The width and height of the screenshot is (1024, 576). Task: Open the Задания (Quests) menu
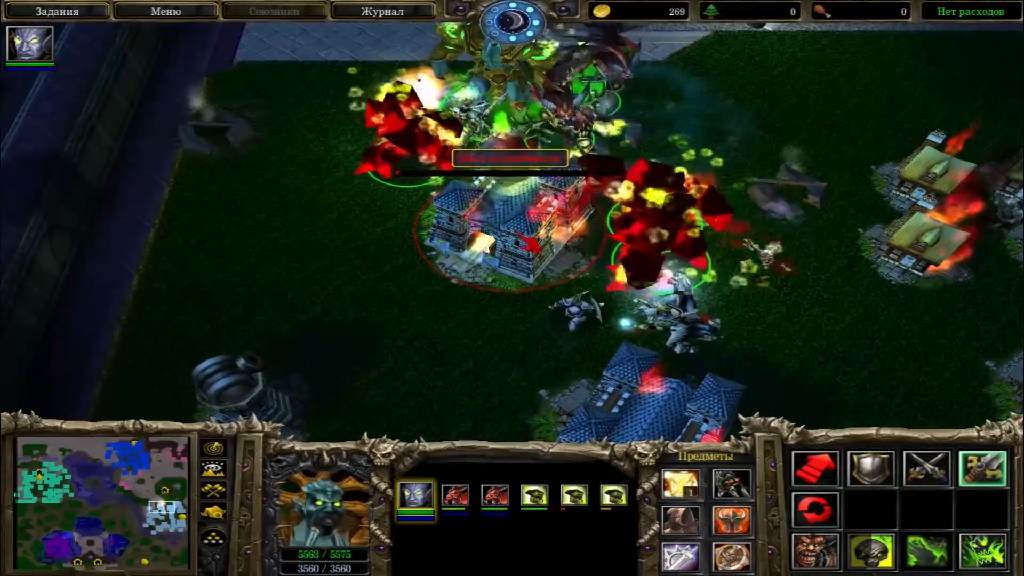(x=57, y=11)
